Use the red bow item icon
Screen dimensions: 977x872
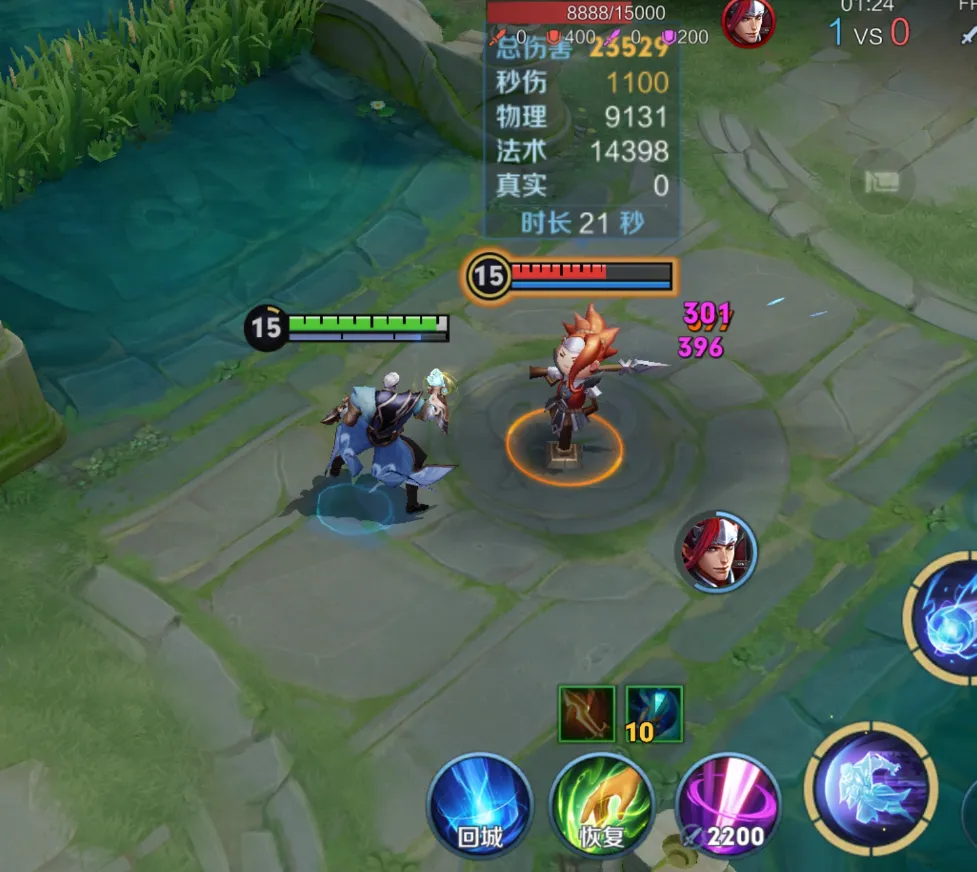pyautogui.click(x=586, y=714)
